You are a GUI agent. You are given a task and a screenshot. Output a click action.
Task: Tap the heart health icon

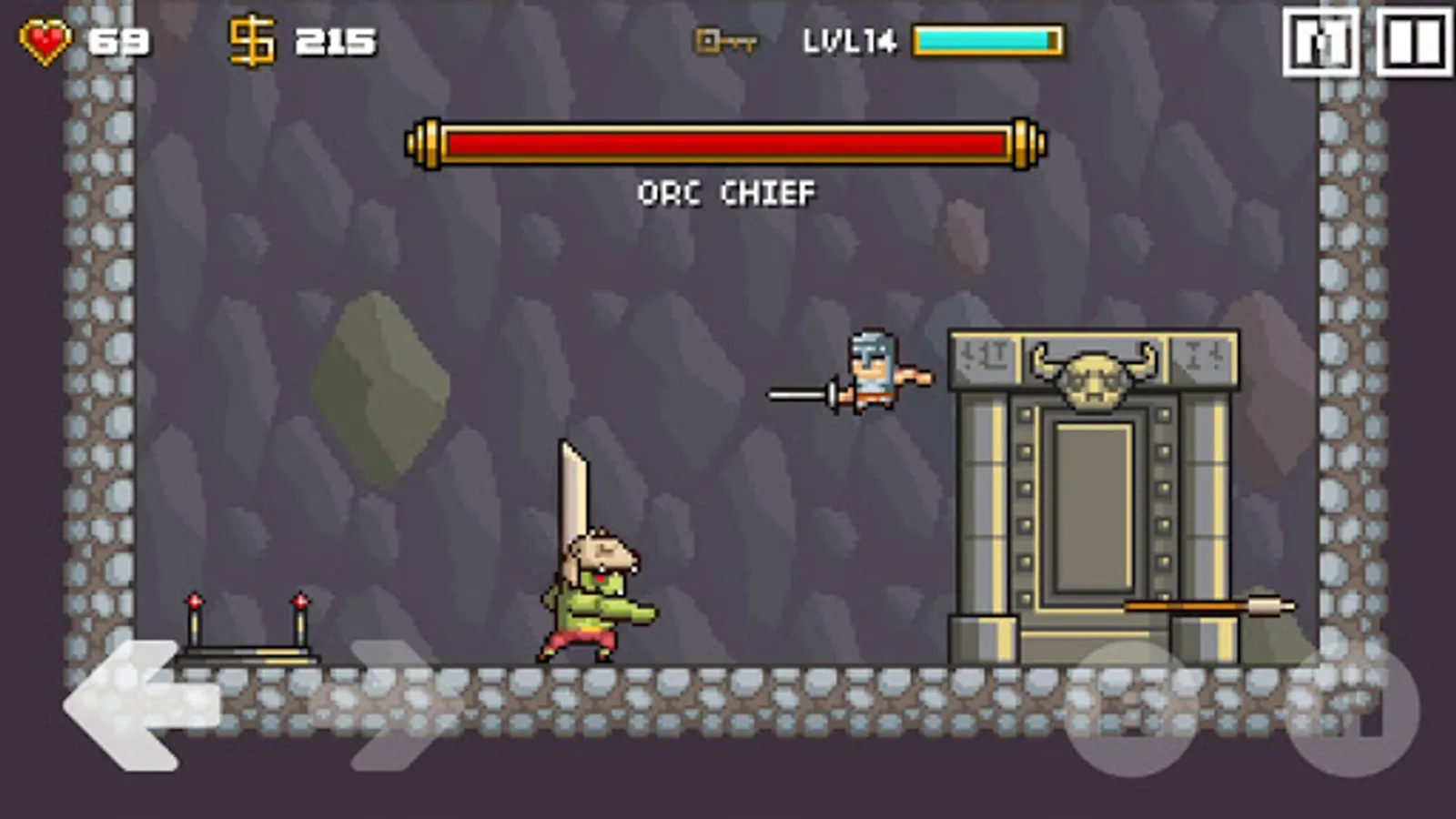(x=44, y=38)
